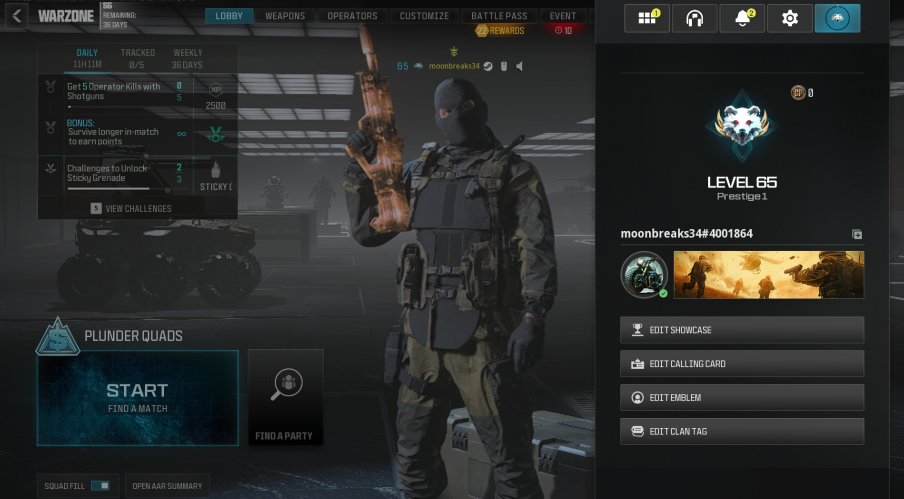Toggle the Squad Fill switch
This screenshot has height=499, width=904.
(x=100, y=486)
